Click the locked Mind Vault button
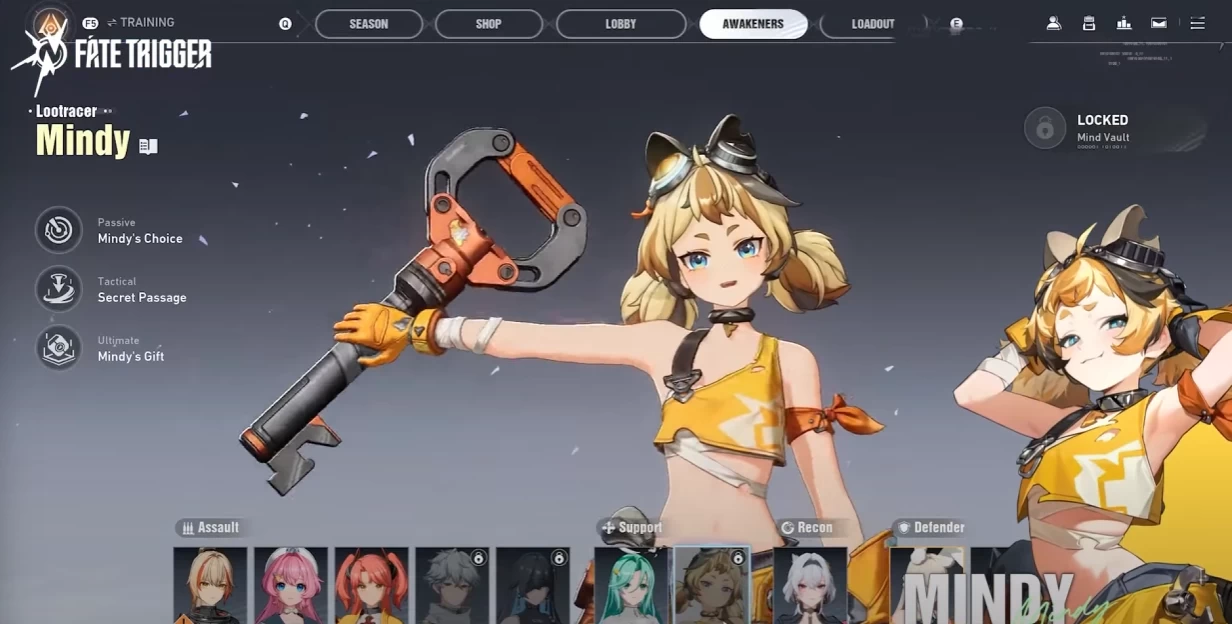Image resolution: width=1232 pixels, height=624 pixels. tap(1046, 129)
